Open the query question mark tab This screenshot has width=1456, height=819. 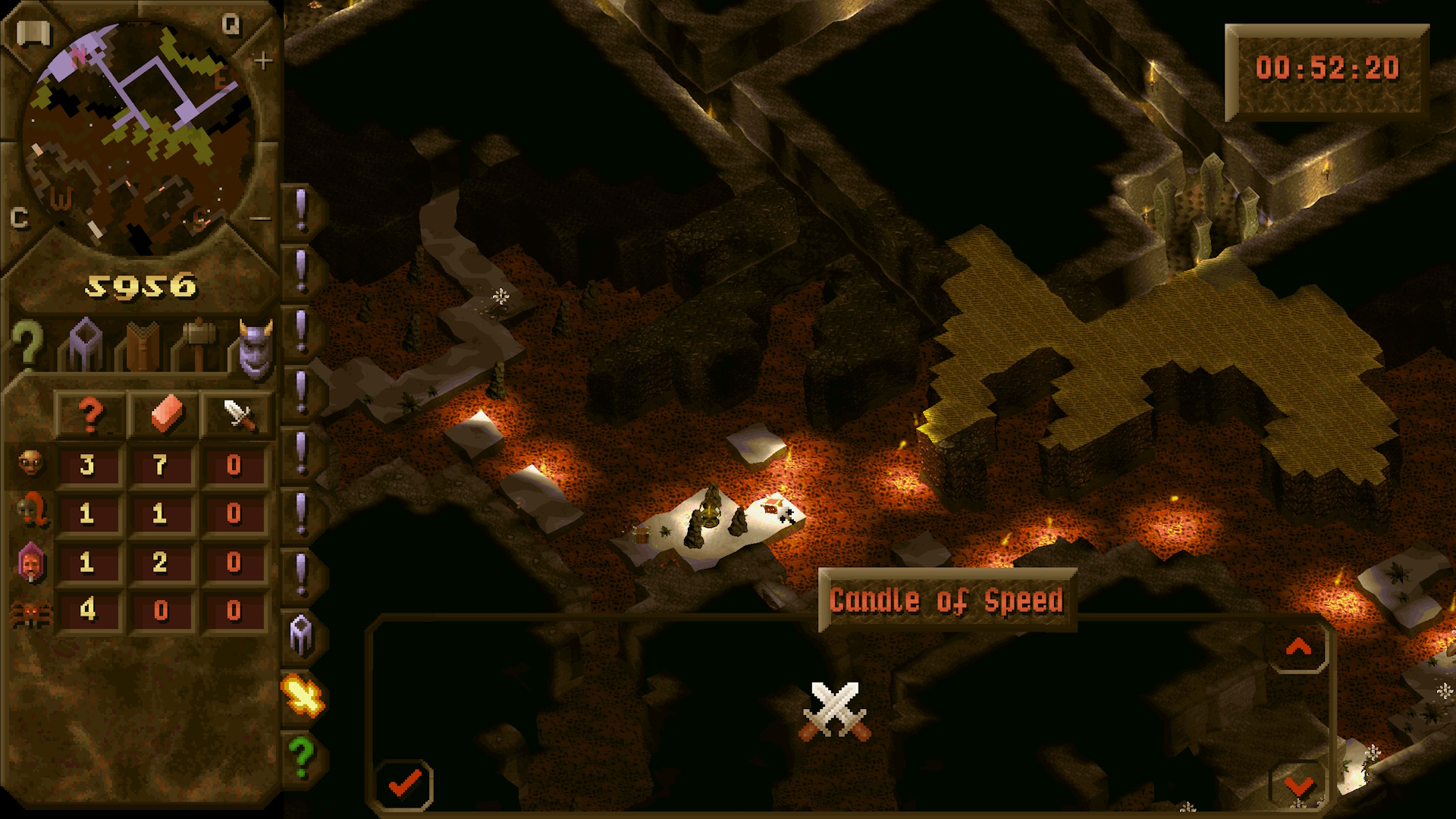pos(27,345)
